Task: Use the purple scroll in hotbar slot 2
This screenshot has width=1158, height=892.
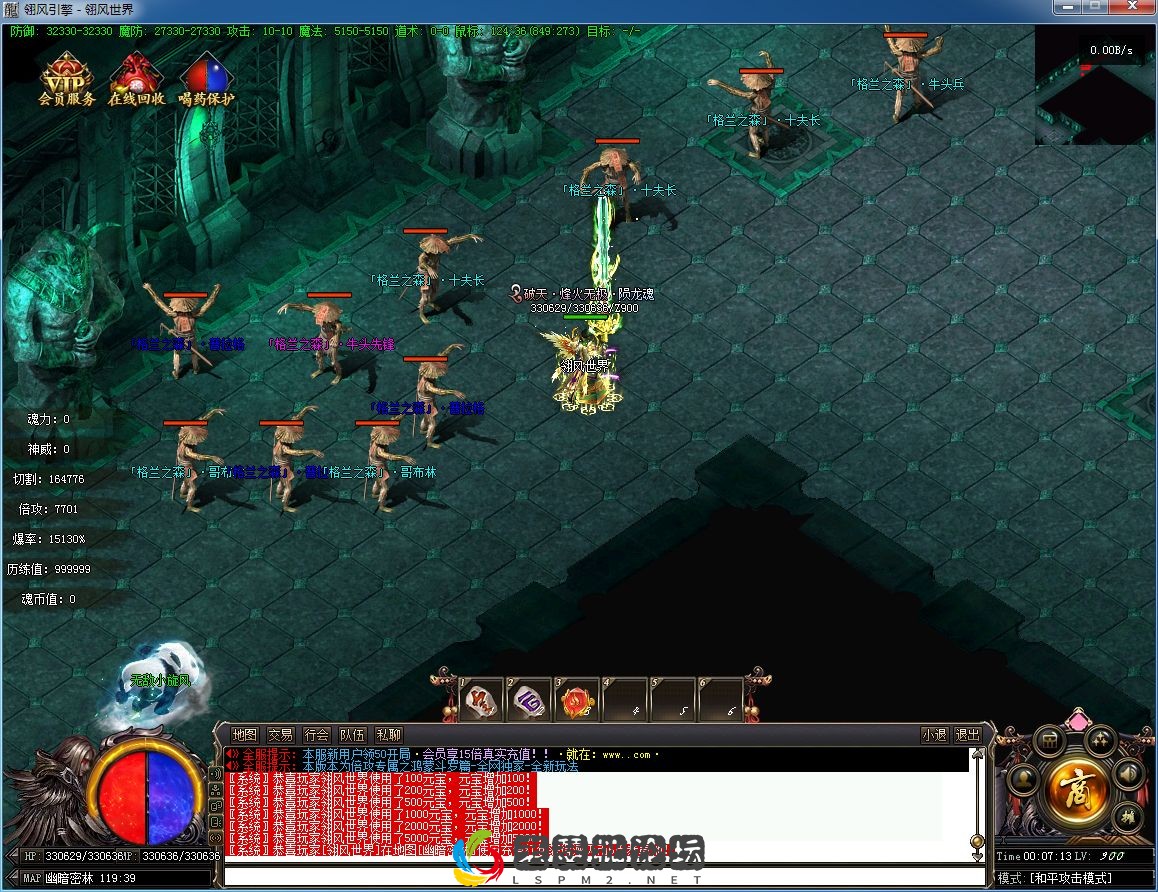Action: point(529,700)
